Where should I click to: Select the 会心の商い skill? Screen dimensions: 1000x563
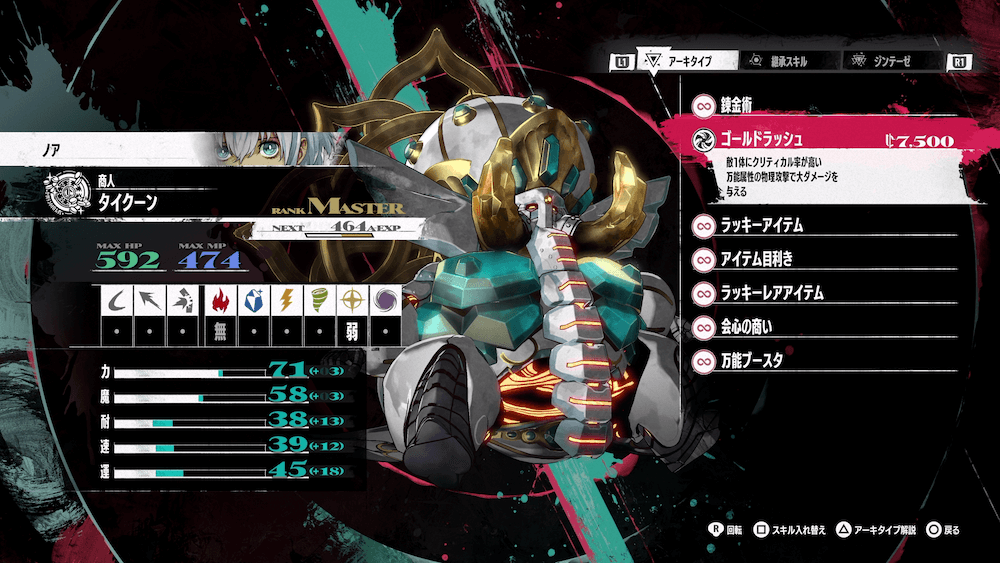(820, 327)
